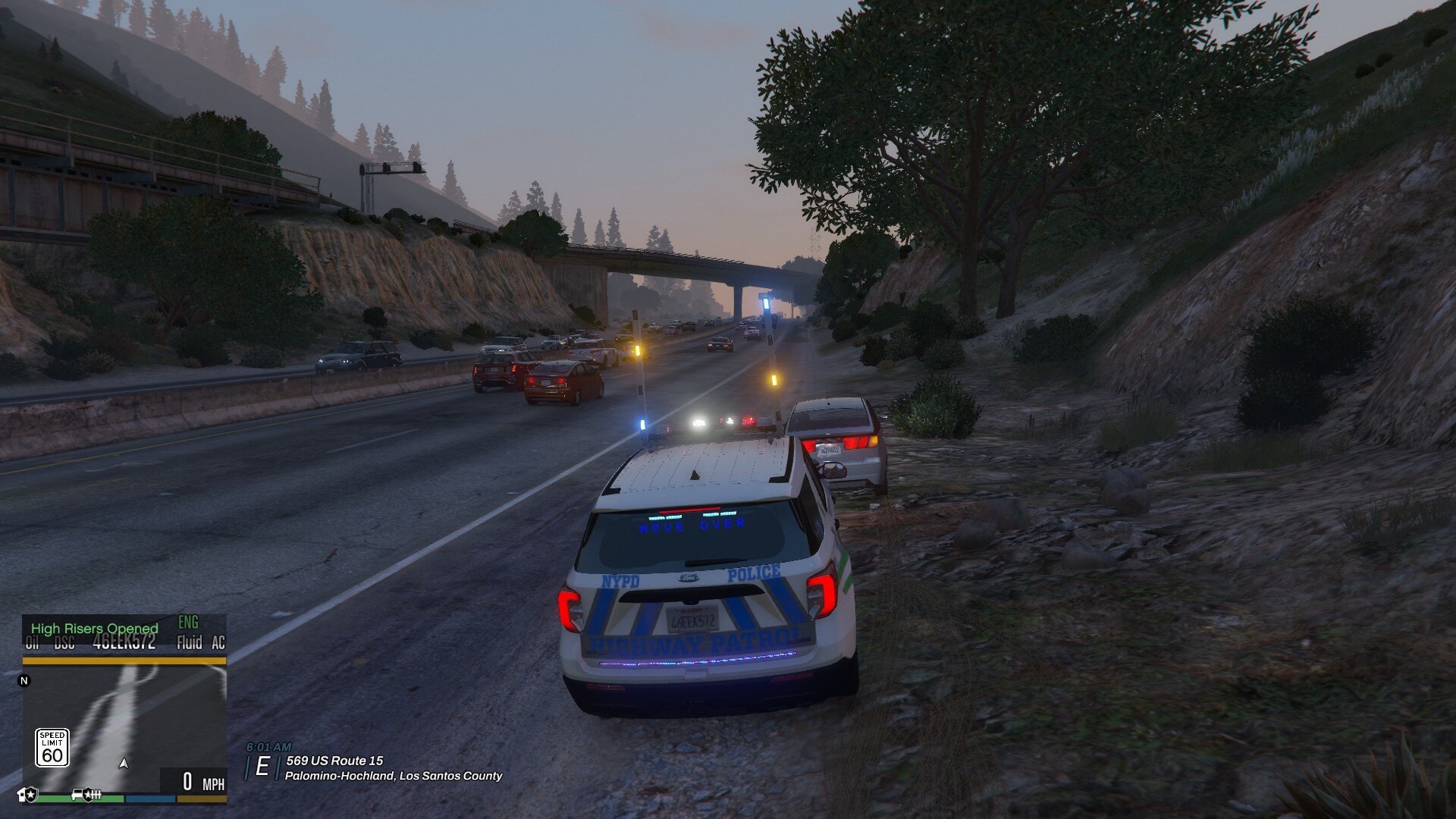Click the AC indicator label
1456x819 pixels.
[218, 643]
